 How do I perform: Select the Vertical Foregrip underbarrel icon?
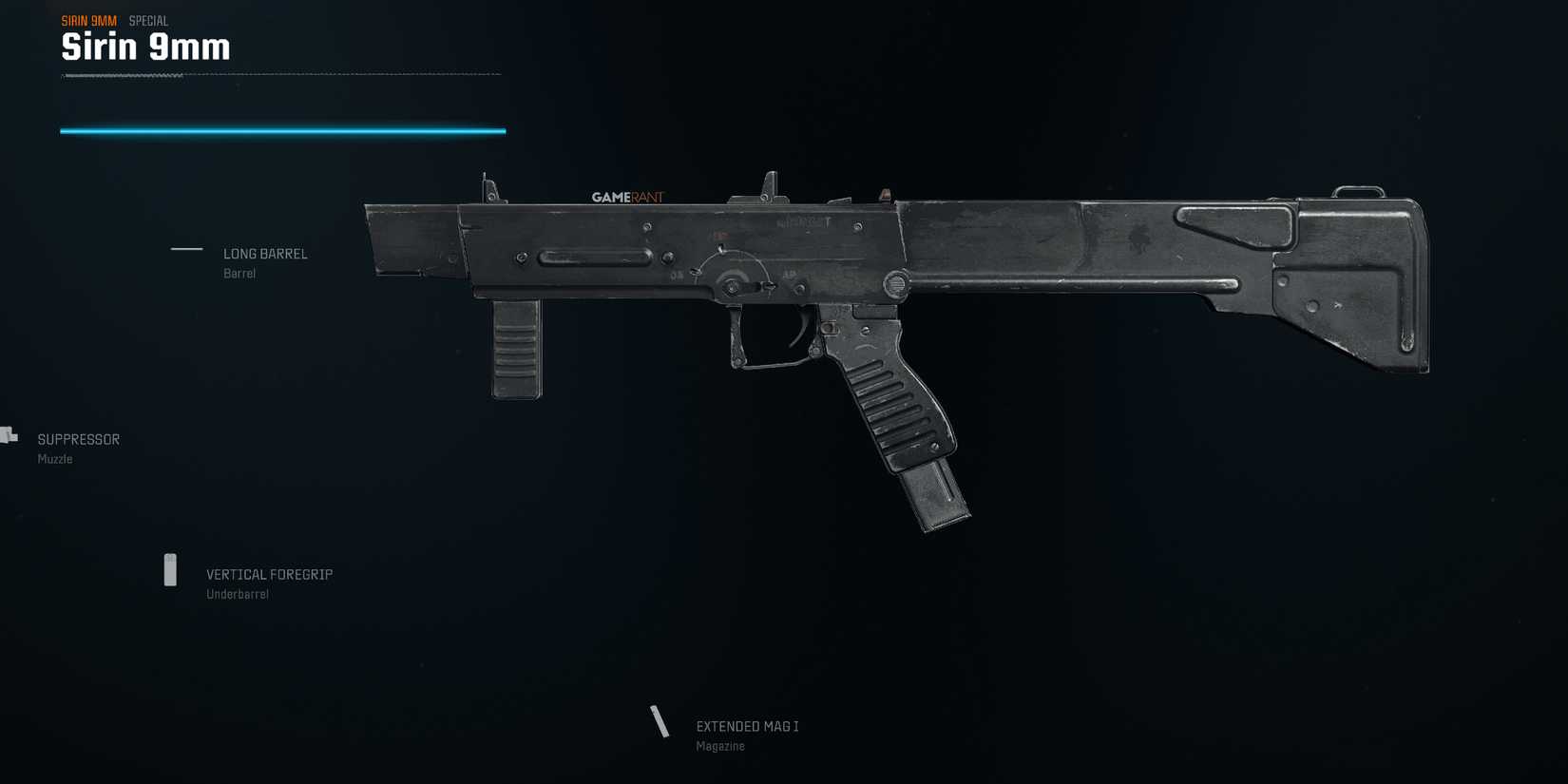172,569
